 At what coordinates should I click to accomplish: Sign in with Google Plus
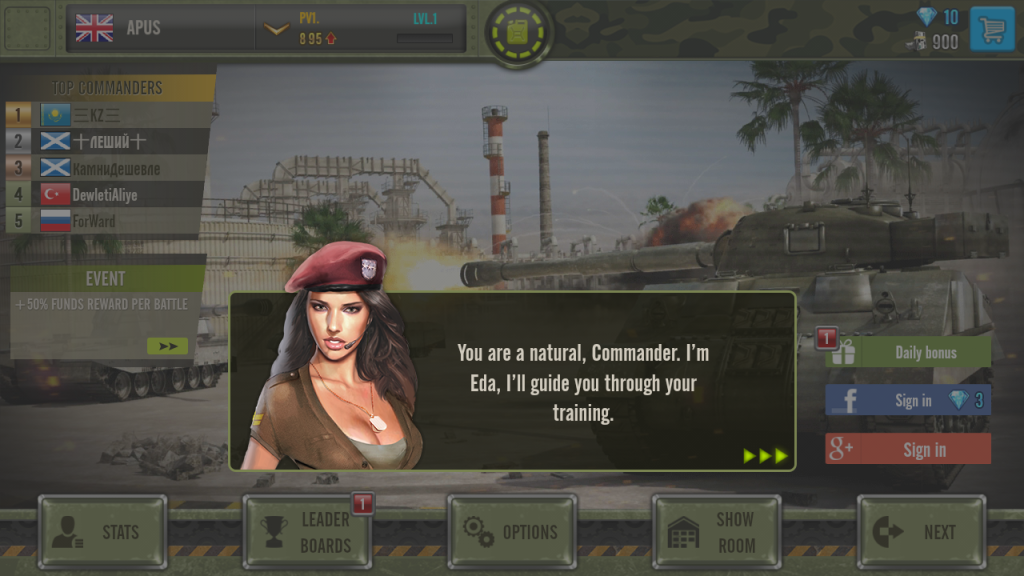[x=908, y=449]
